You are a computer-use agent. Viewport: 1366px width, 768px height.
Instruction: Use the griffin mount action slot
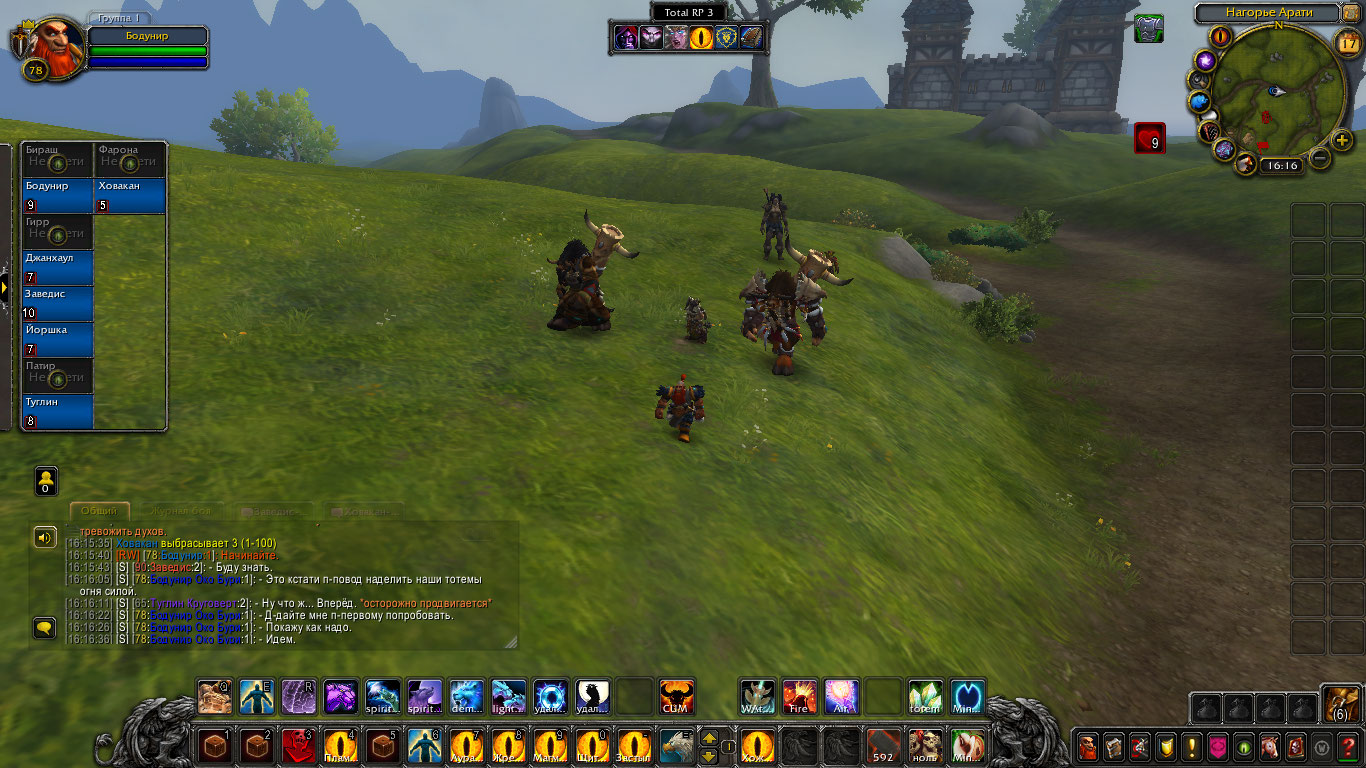pyautogui.click(x=676, y=746)
